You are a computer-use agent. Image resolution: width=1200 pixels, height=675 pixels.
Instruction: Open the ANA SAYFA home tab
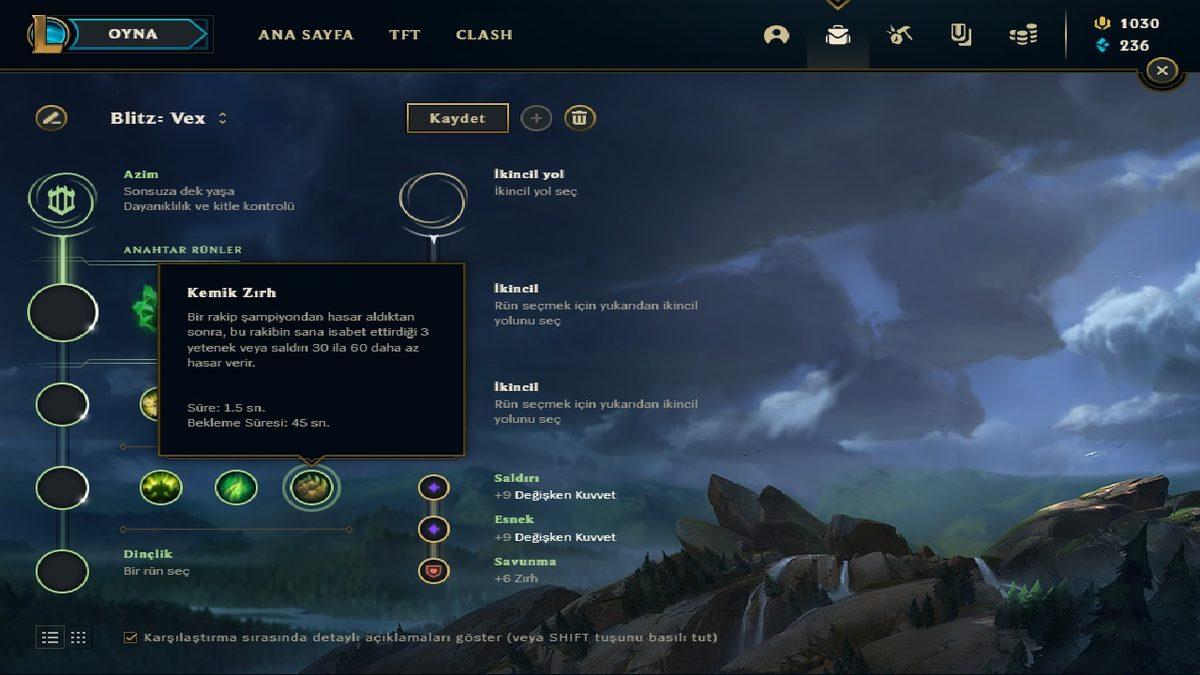(305, 34)
